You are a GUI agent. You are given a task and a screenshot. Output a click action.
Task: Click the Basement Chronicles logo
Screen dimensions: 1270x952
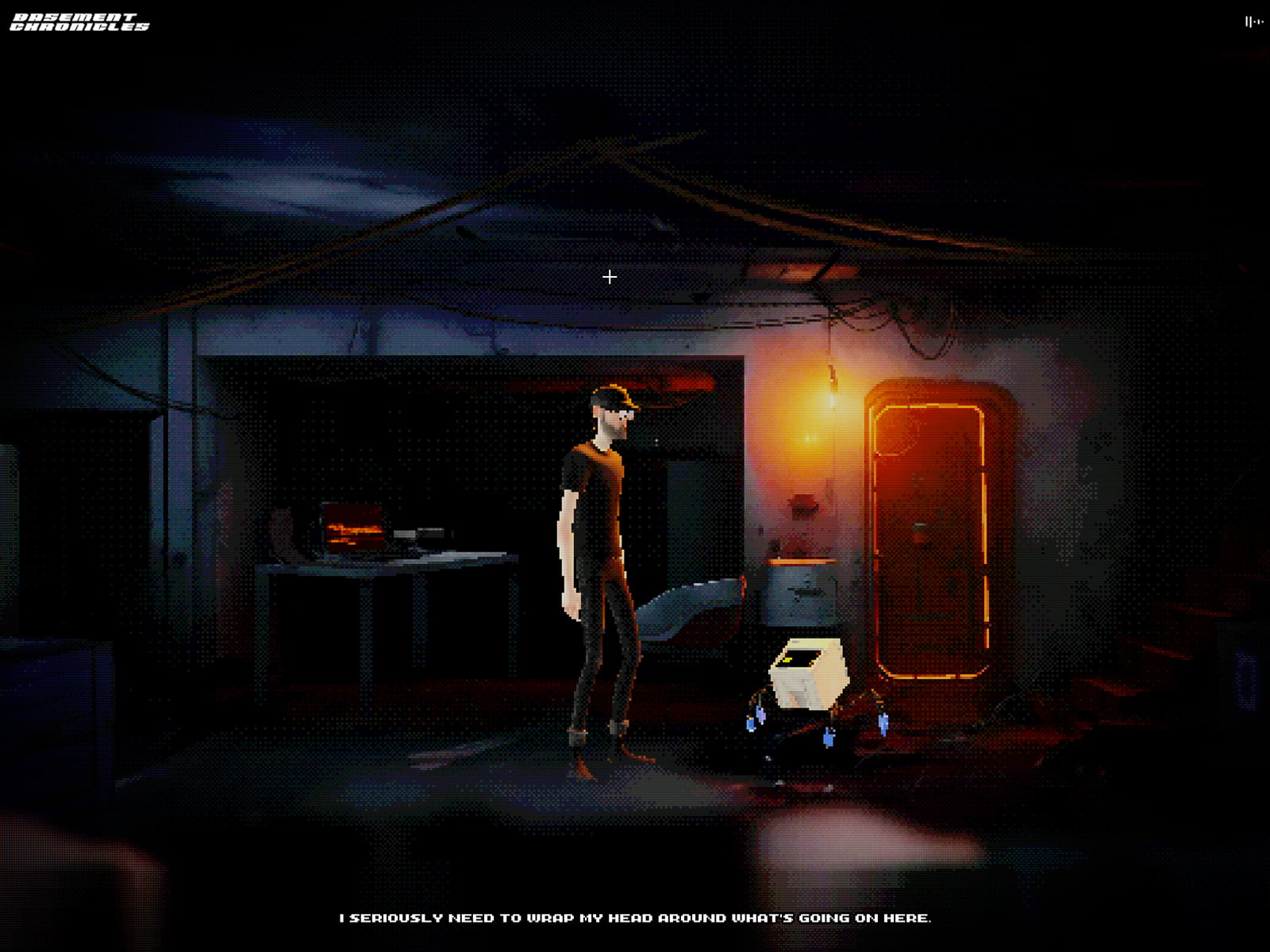tap(79, 22)
